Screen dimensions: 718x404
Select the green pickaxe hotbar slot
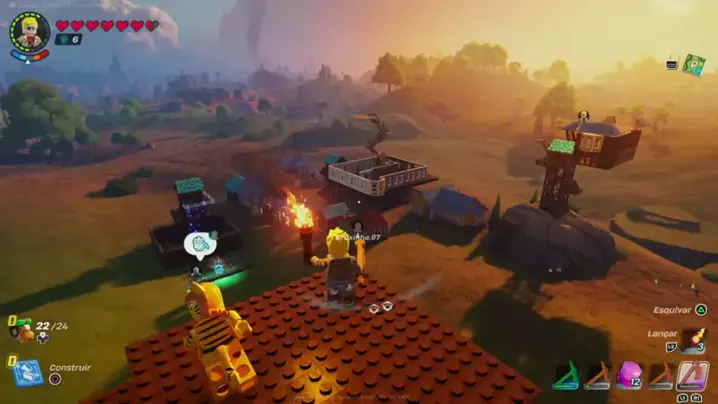[x=566, y=375]
